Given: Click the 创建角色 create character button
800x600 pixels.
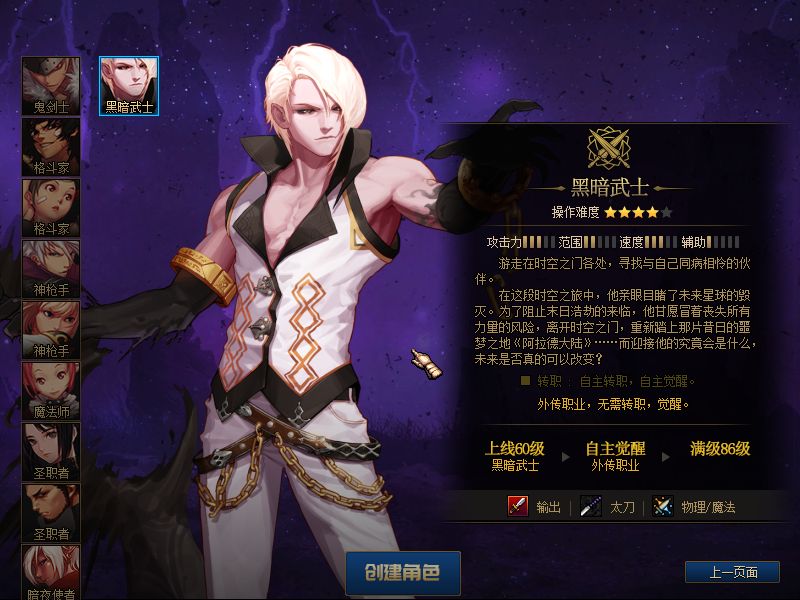Looking at the screenshot, I should pyautogui.click(x=403, y=573).
